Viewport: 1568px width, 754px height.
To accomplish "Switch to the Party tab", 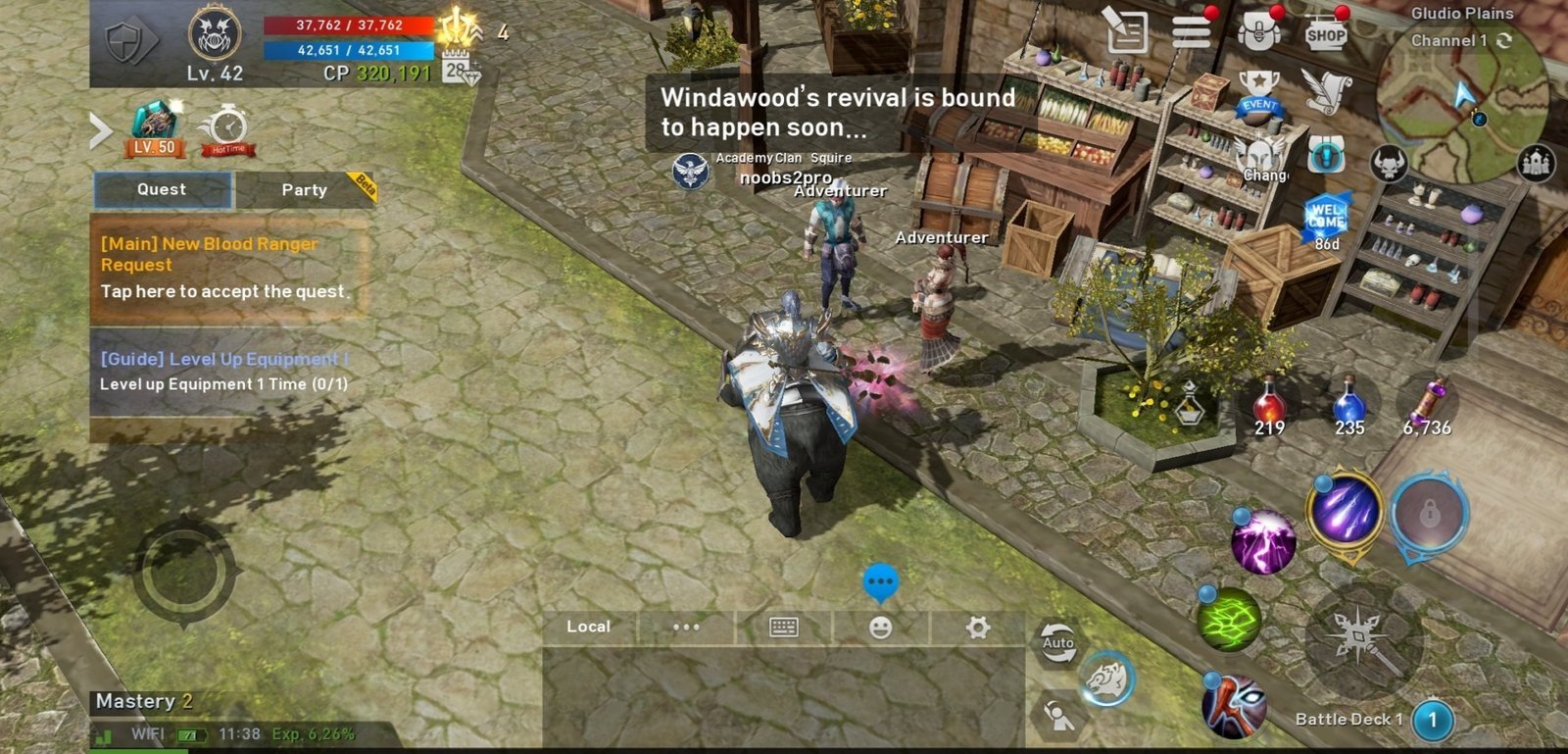I will 303,190.
